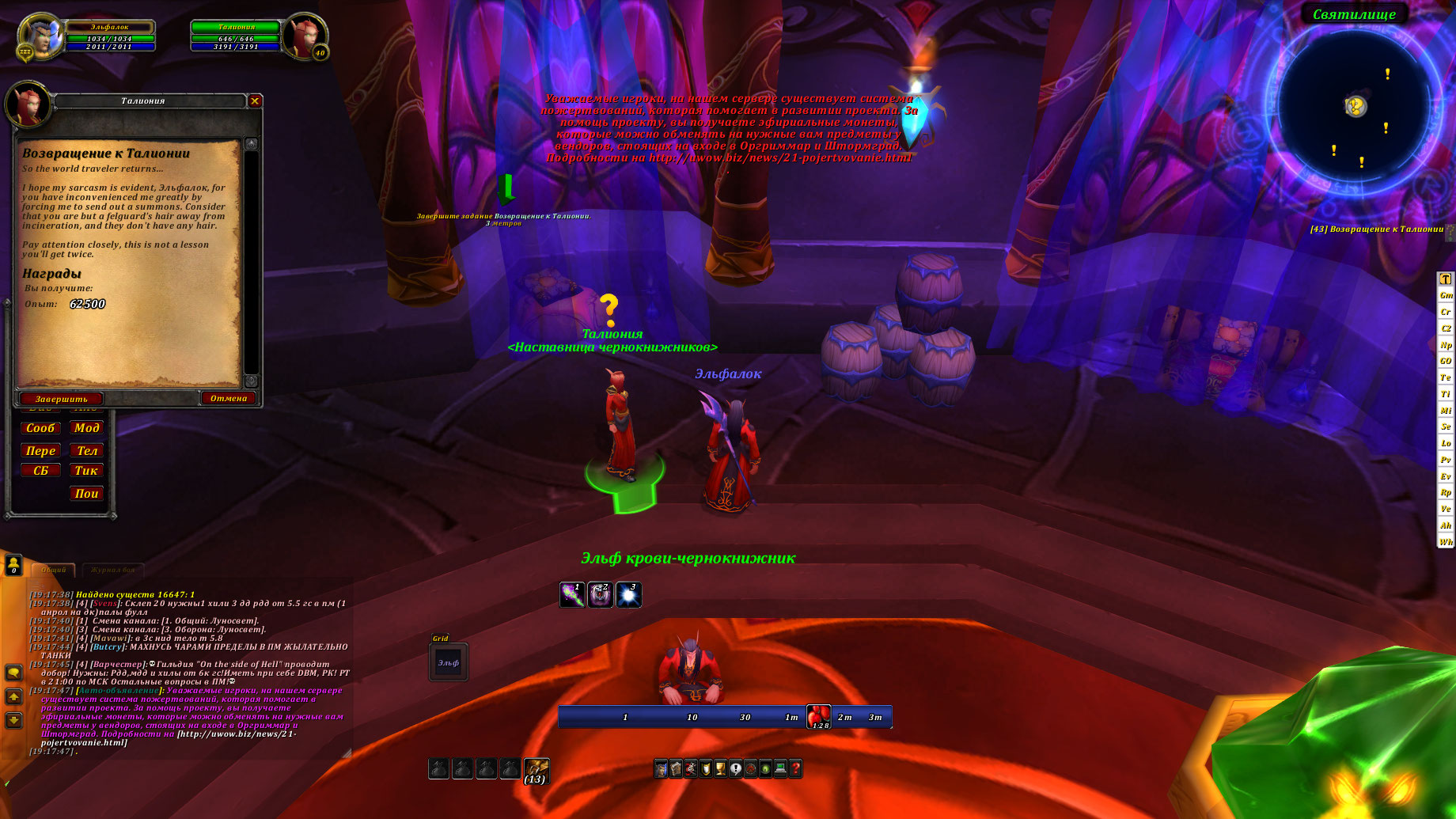Open the friends list icon above chat
The width and height of the screenshot is (1456, 819).
(x=13, y=564)
